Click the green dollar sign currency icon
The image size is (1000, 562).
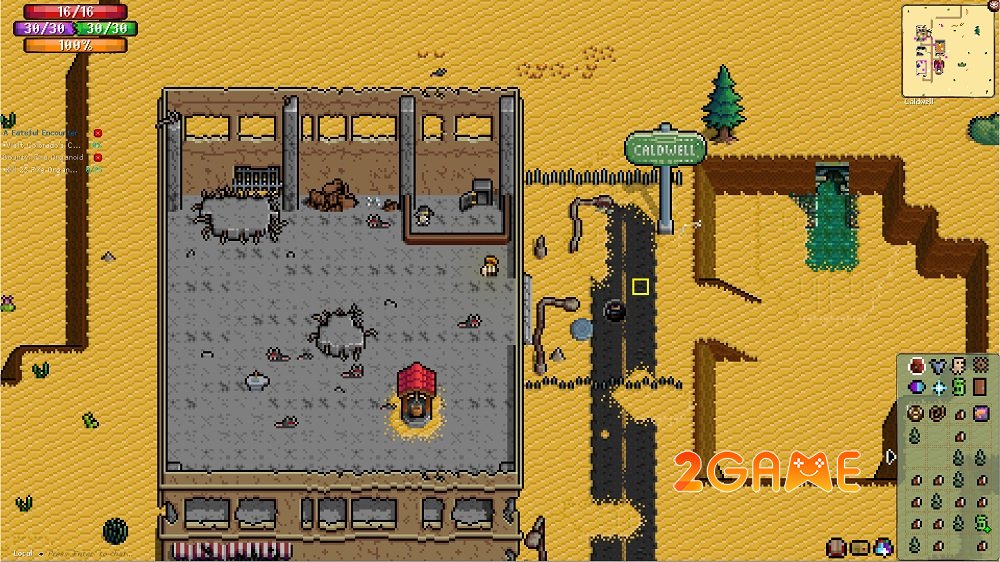pos(959,387)
